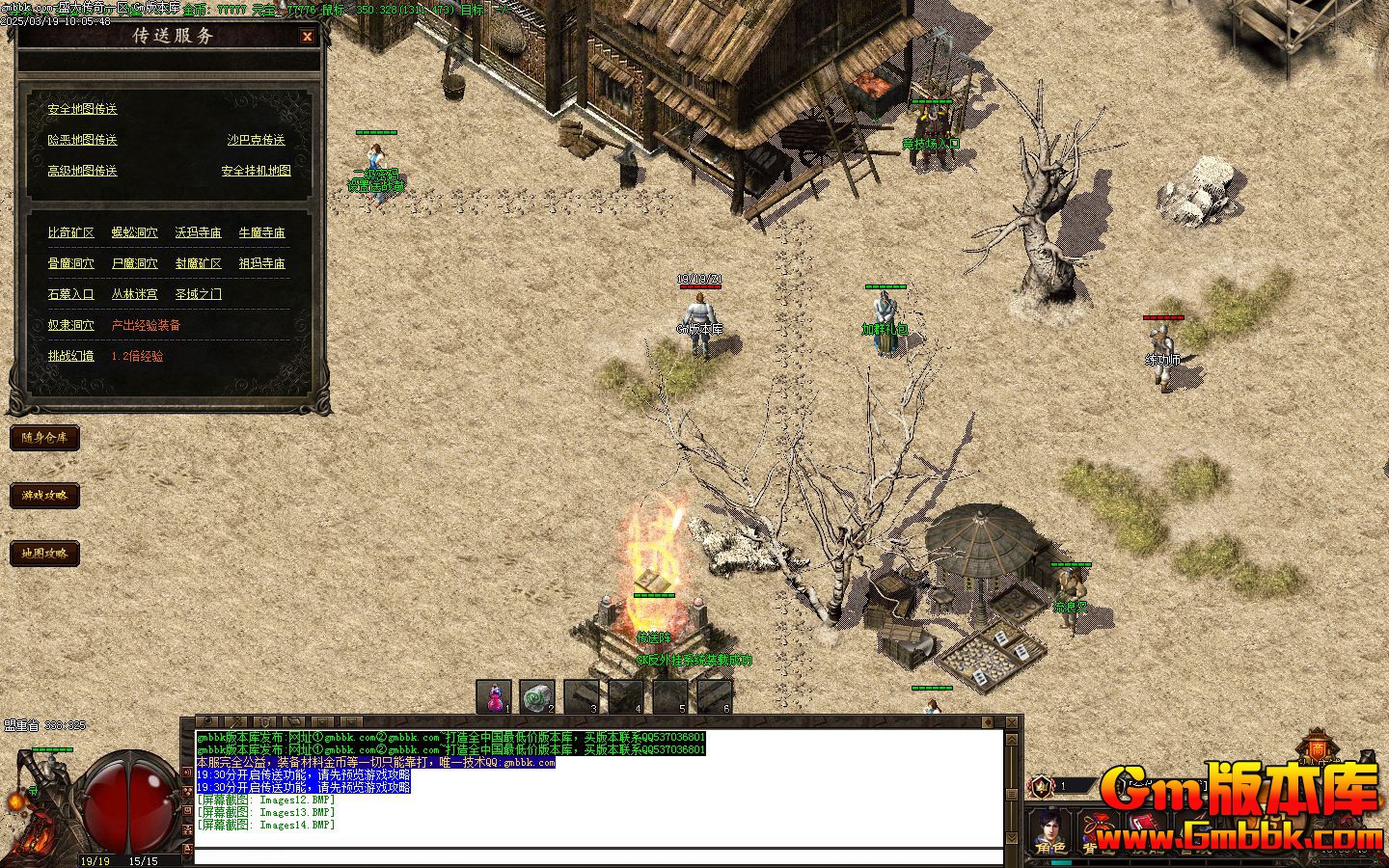Teleport via the 沙巴克传送 link

[x=256, y=140]
